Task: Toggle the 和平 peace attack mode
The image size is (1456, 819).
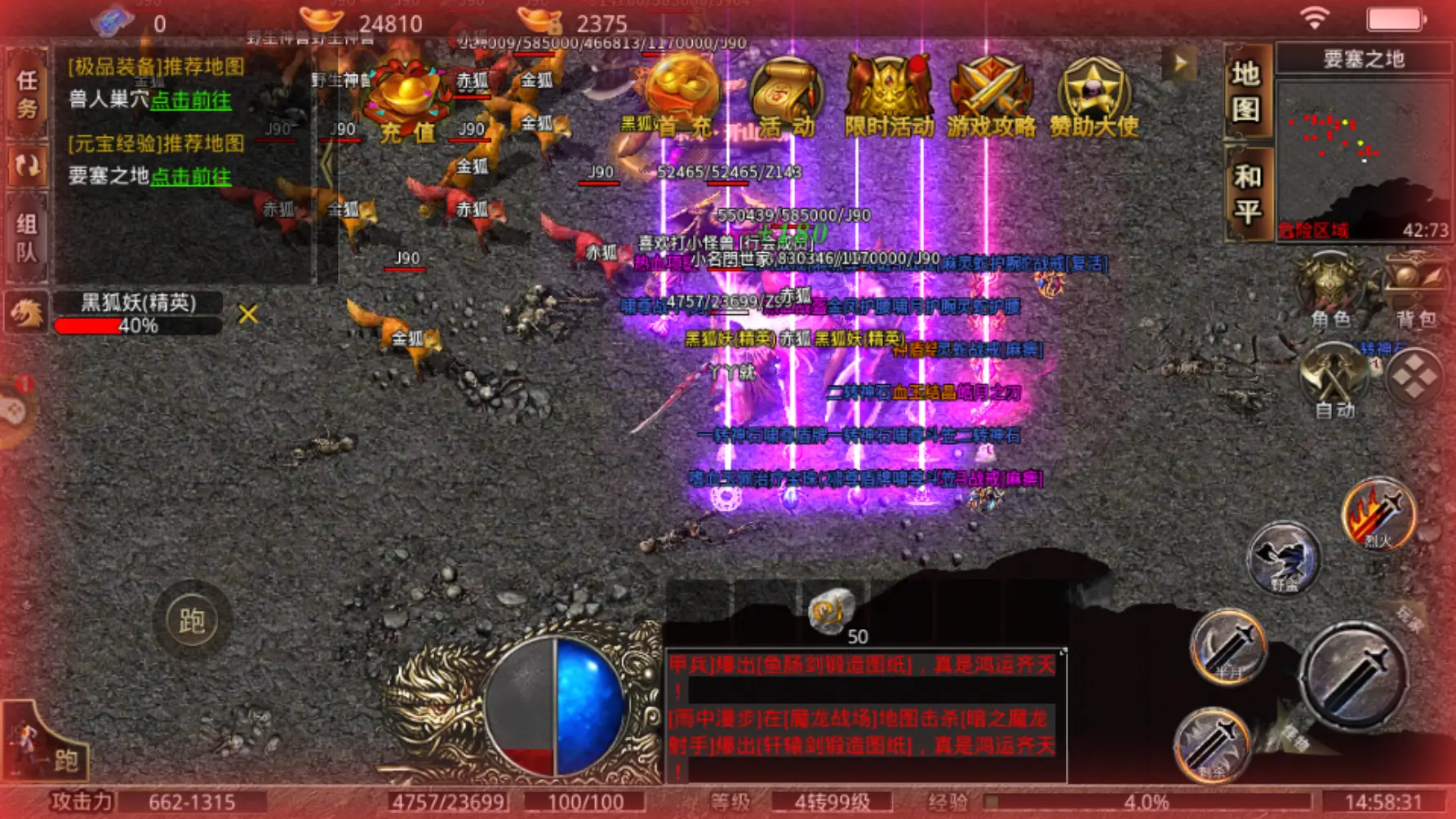Action: point(1246,194)
